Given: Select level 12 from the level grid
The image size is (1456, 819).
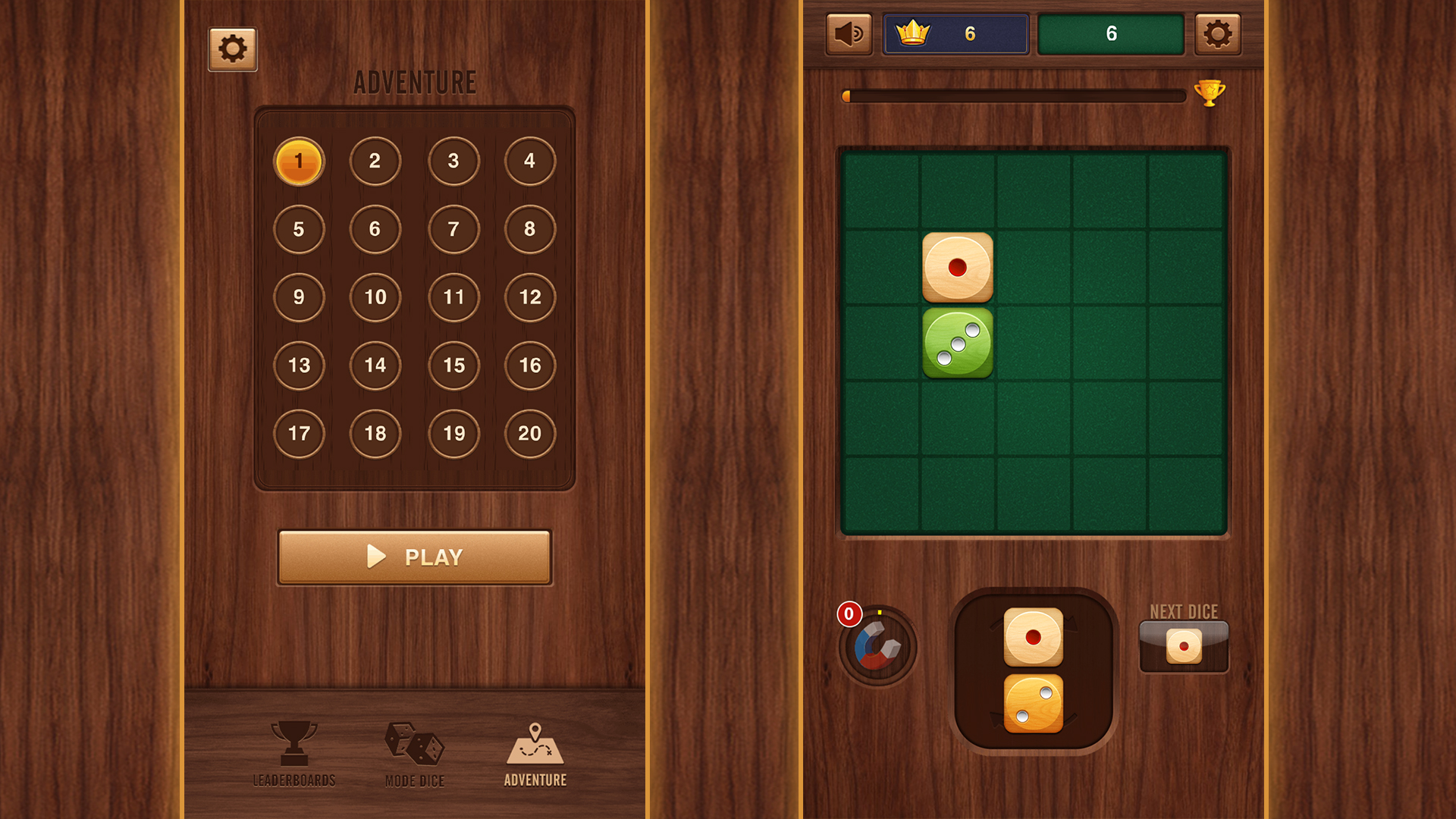Looking at the screenshot, I should (530, 298).
